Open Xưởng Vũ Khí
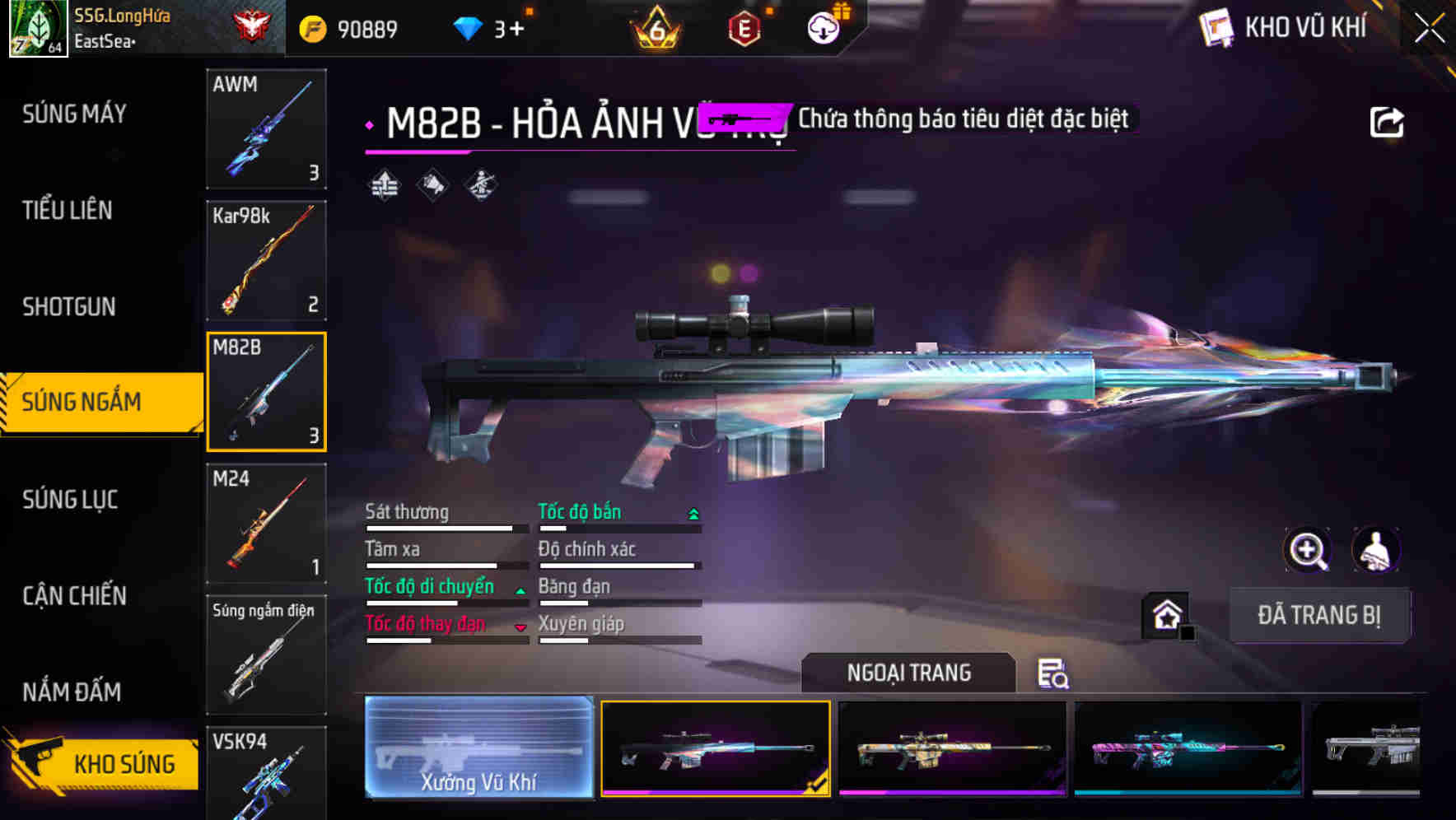 coord(478,748)
